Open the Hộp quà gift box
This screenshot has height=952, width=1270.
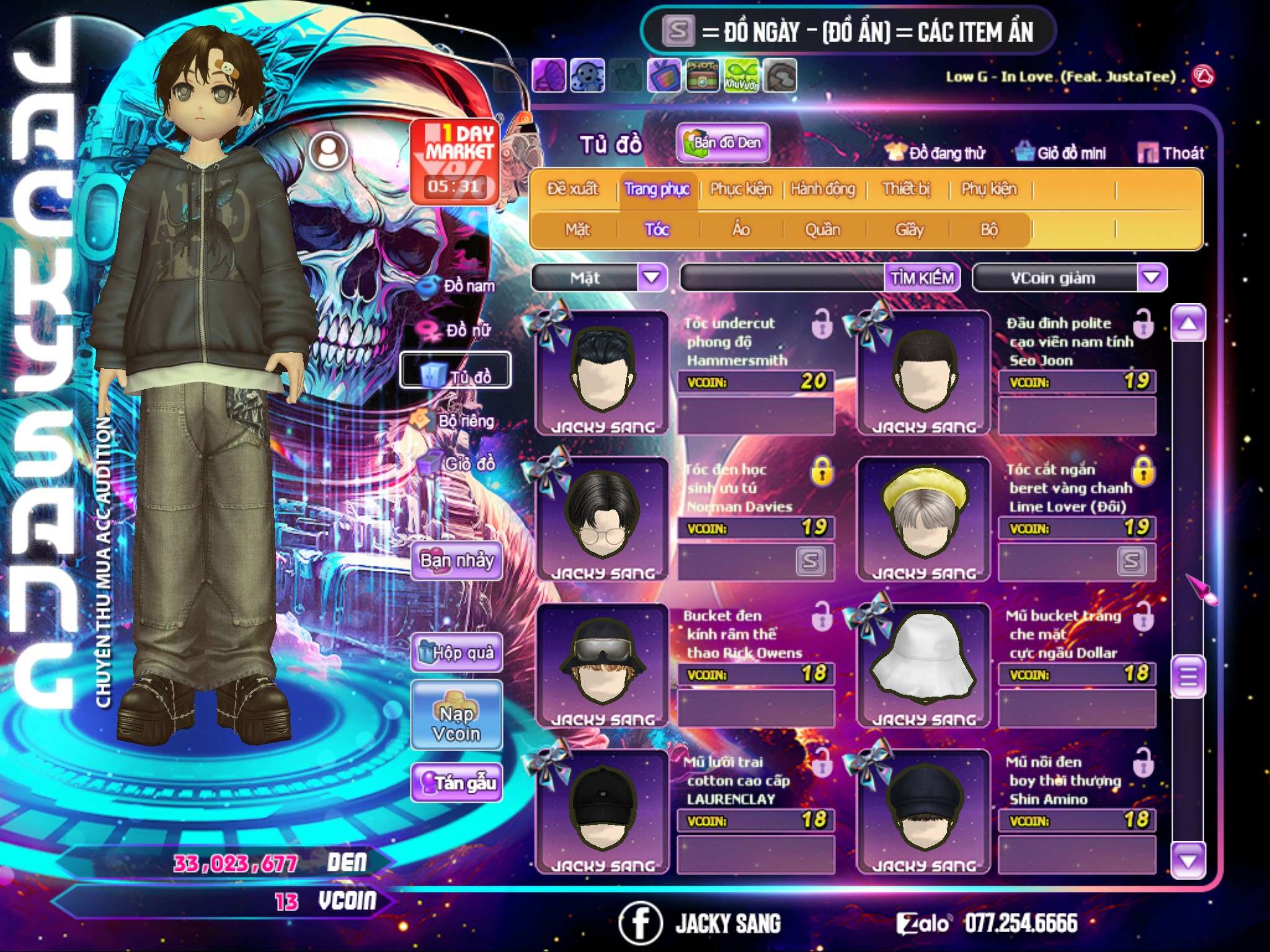point(456,652)
